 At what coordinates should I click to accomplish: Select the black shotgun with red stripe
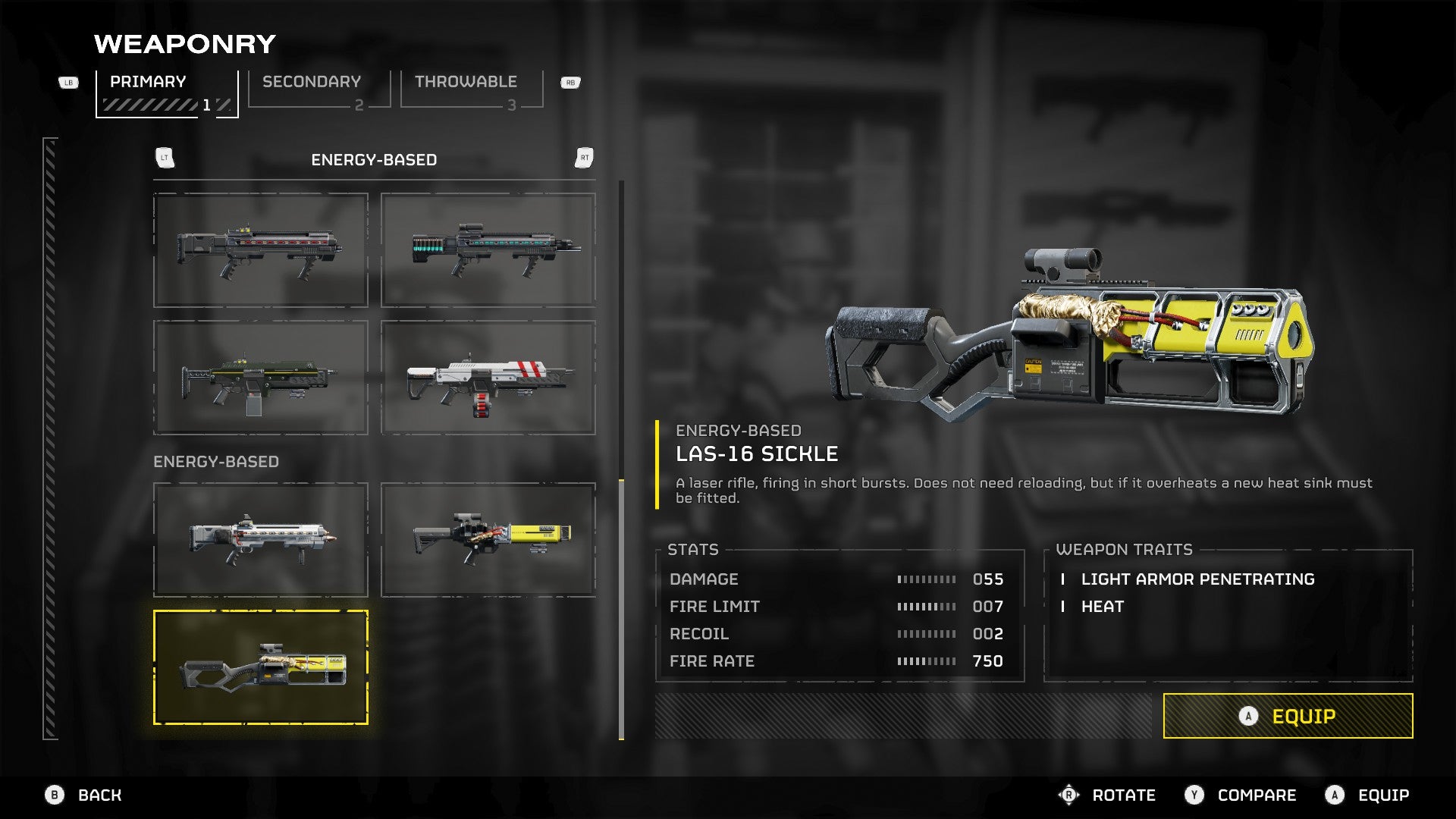[x=261, y=250]
